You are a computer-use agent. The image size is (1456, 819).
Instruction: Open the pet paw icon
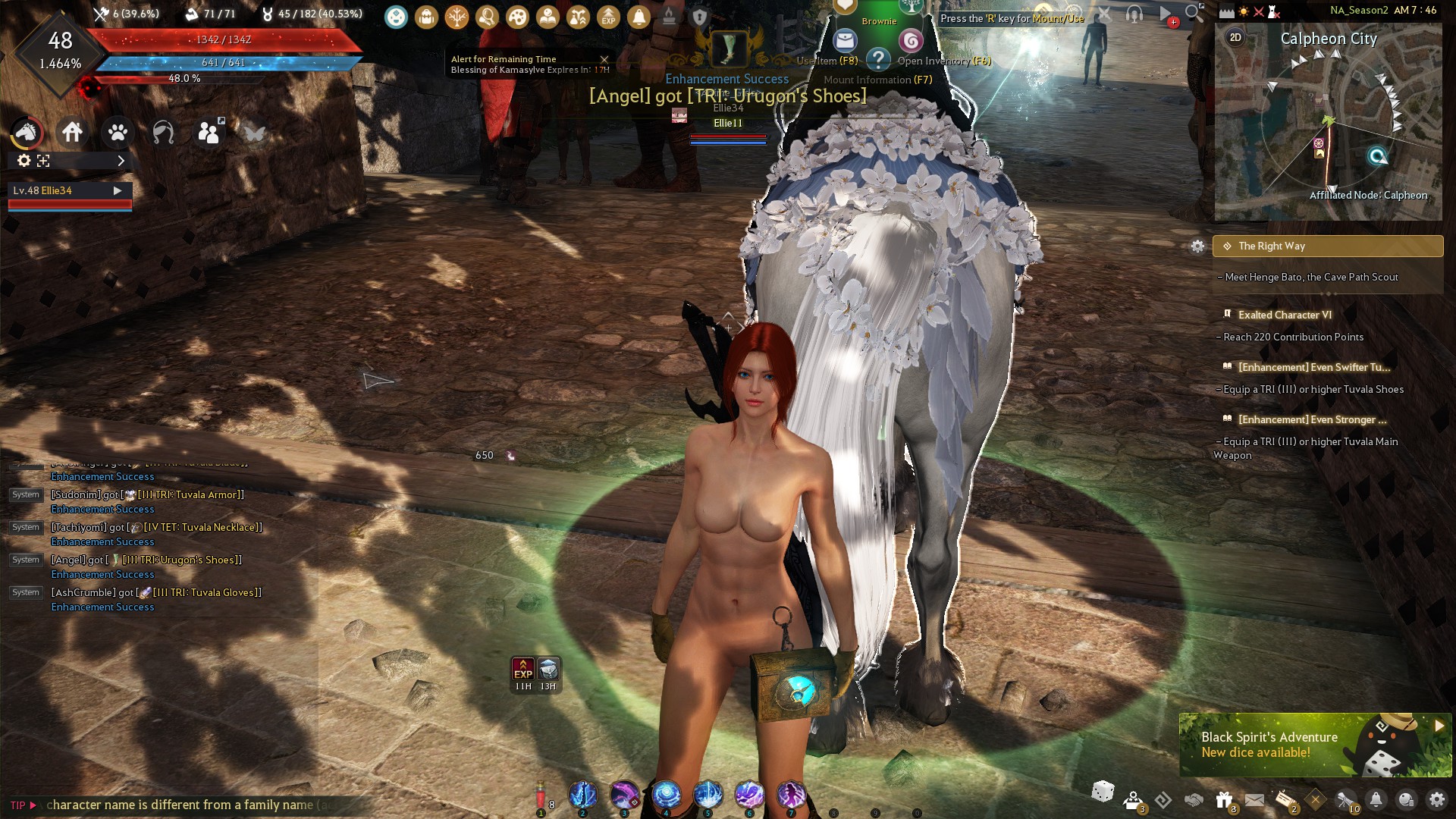tap(118, 133)
